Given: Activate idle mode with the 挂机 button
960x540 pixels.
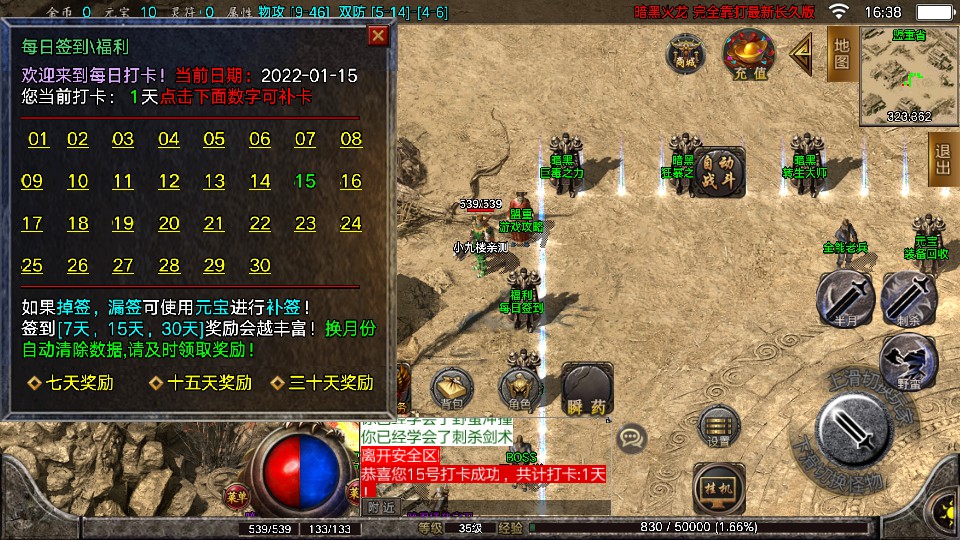Looking at the screenshot, I should 719,487.
